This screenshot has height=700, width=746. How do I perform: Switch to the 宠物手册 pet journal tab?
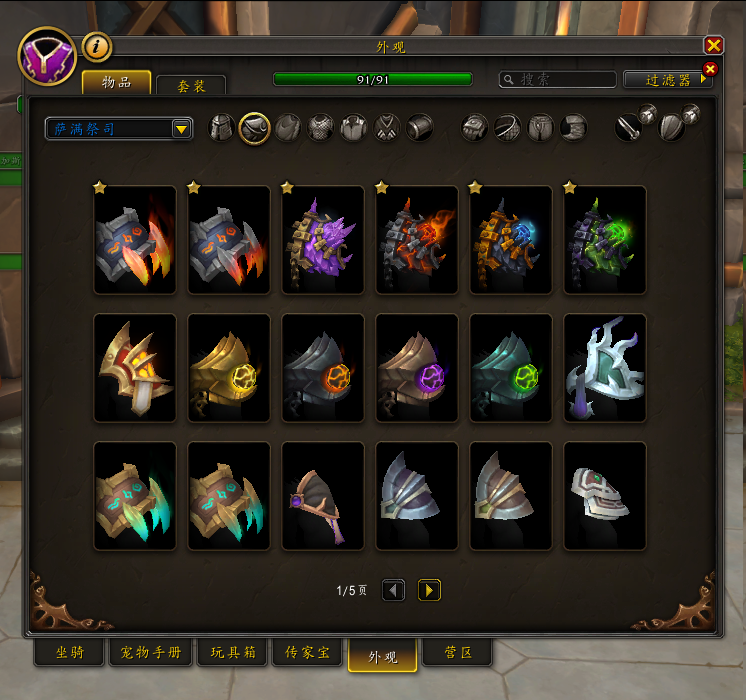[152, 653]
